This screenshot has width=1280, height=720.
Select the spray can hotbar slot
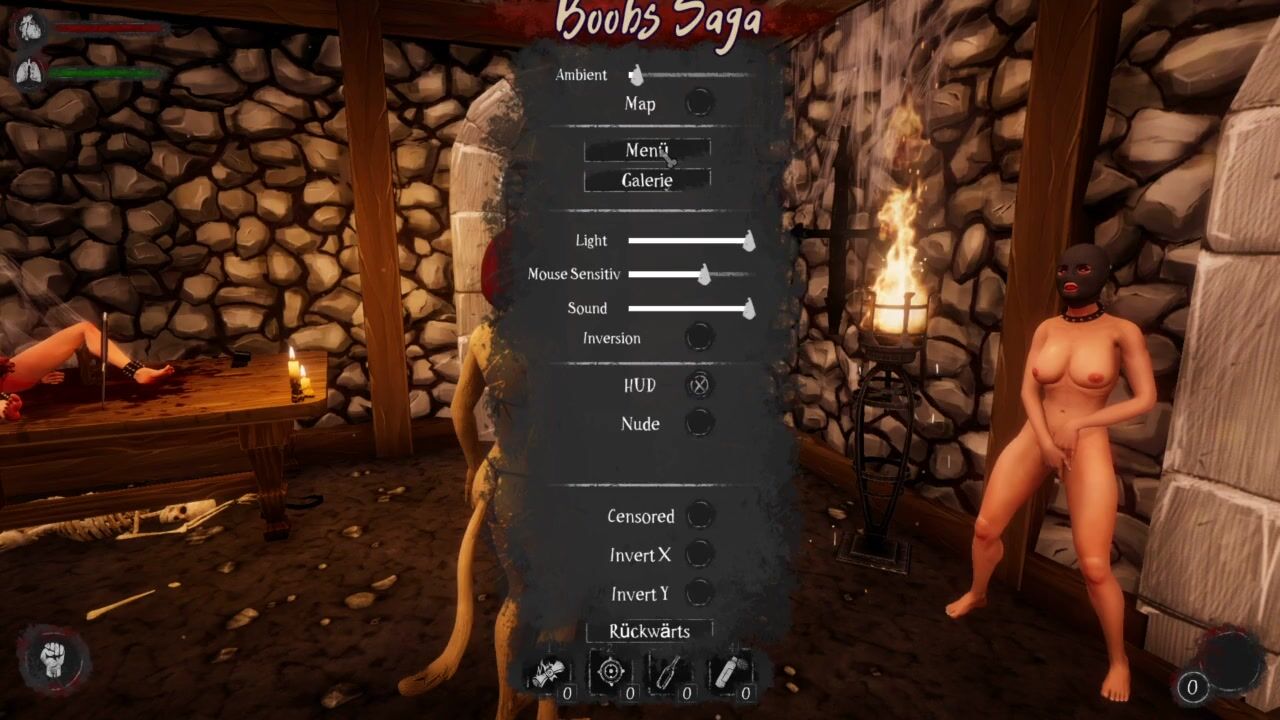tap(727, 673)
